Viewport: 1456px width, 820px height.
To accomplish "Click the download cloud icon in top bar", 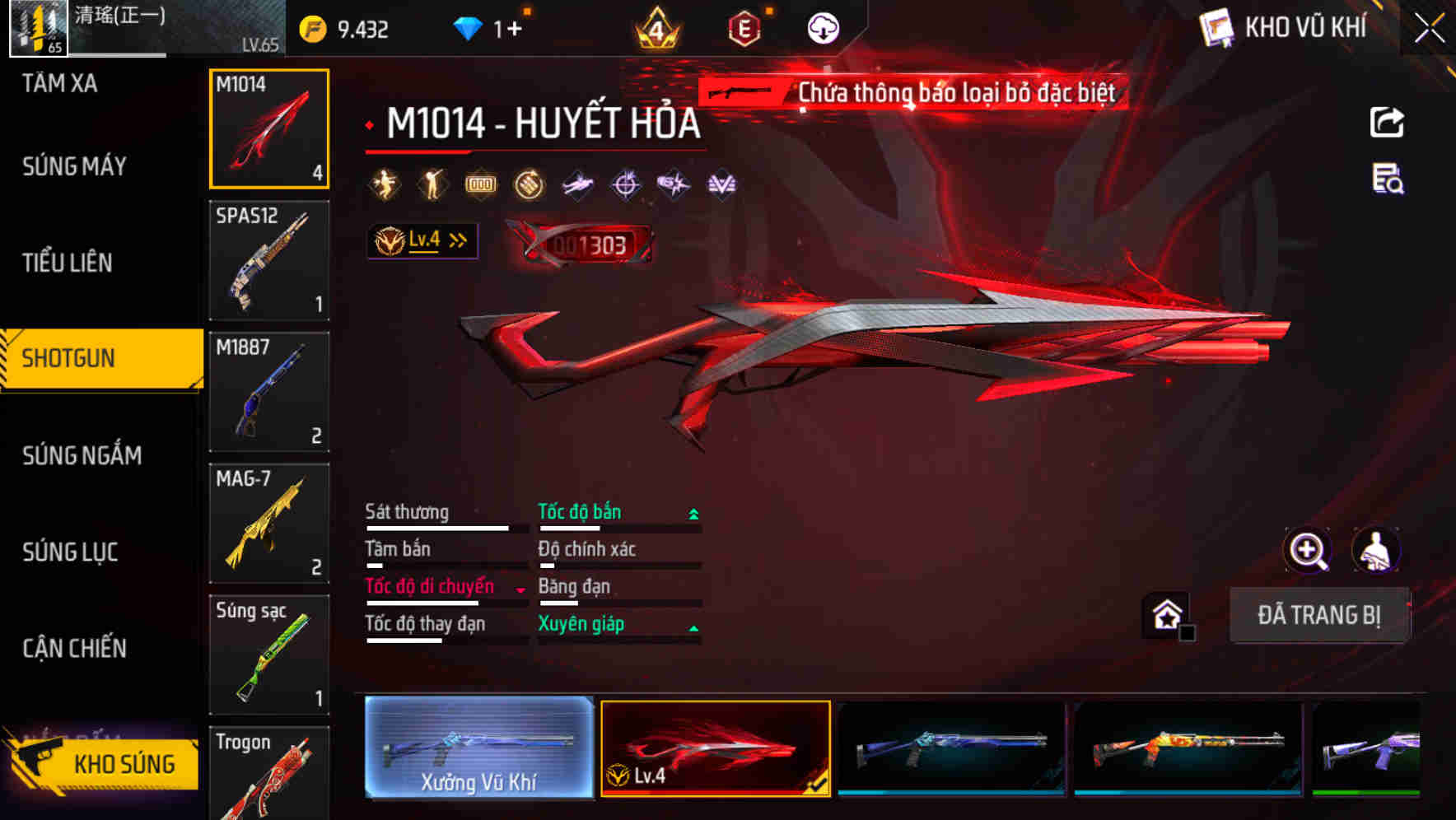I will [825, 26].
